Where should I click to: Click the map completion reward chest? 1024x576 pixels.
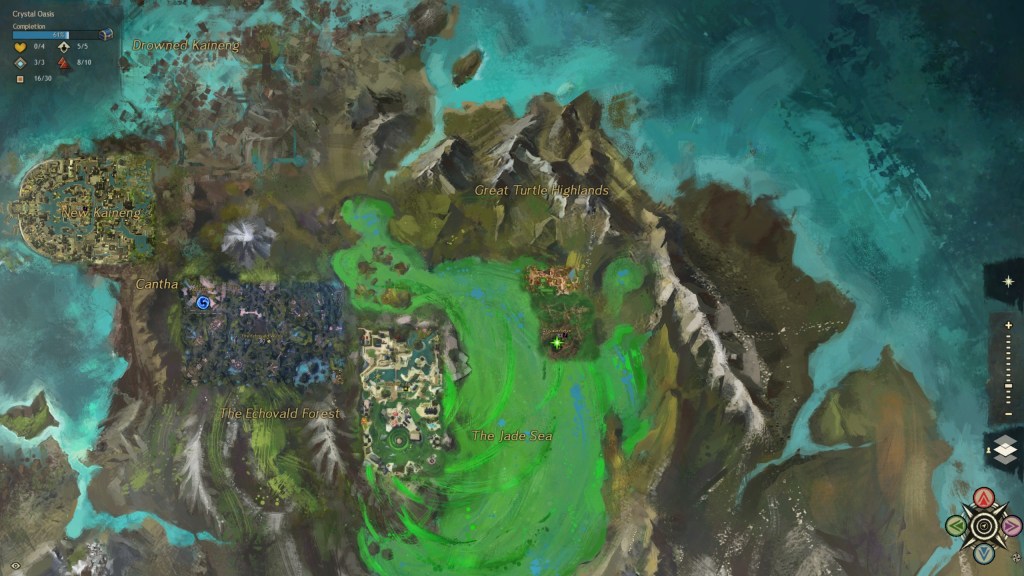point(108,35)
